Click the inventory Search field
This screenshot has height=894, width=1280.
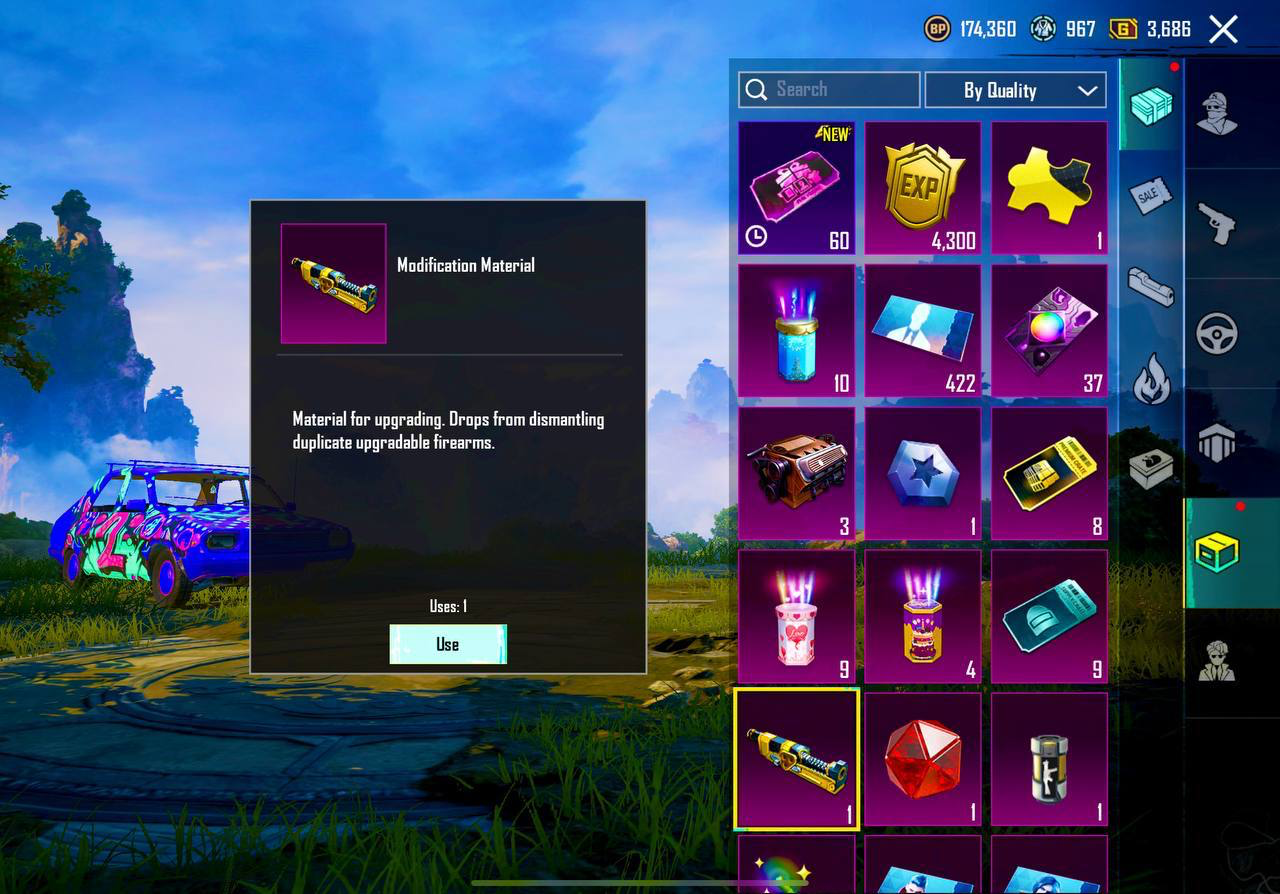pos(829,90)
